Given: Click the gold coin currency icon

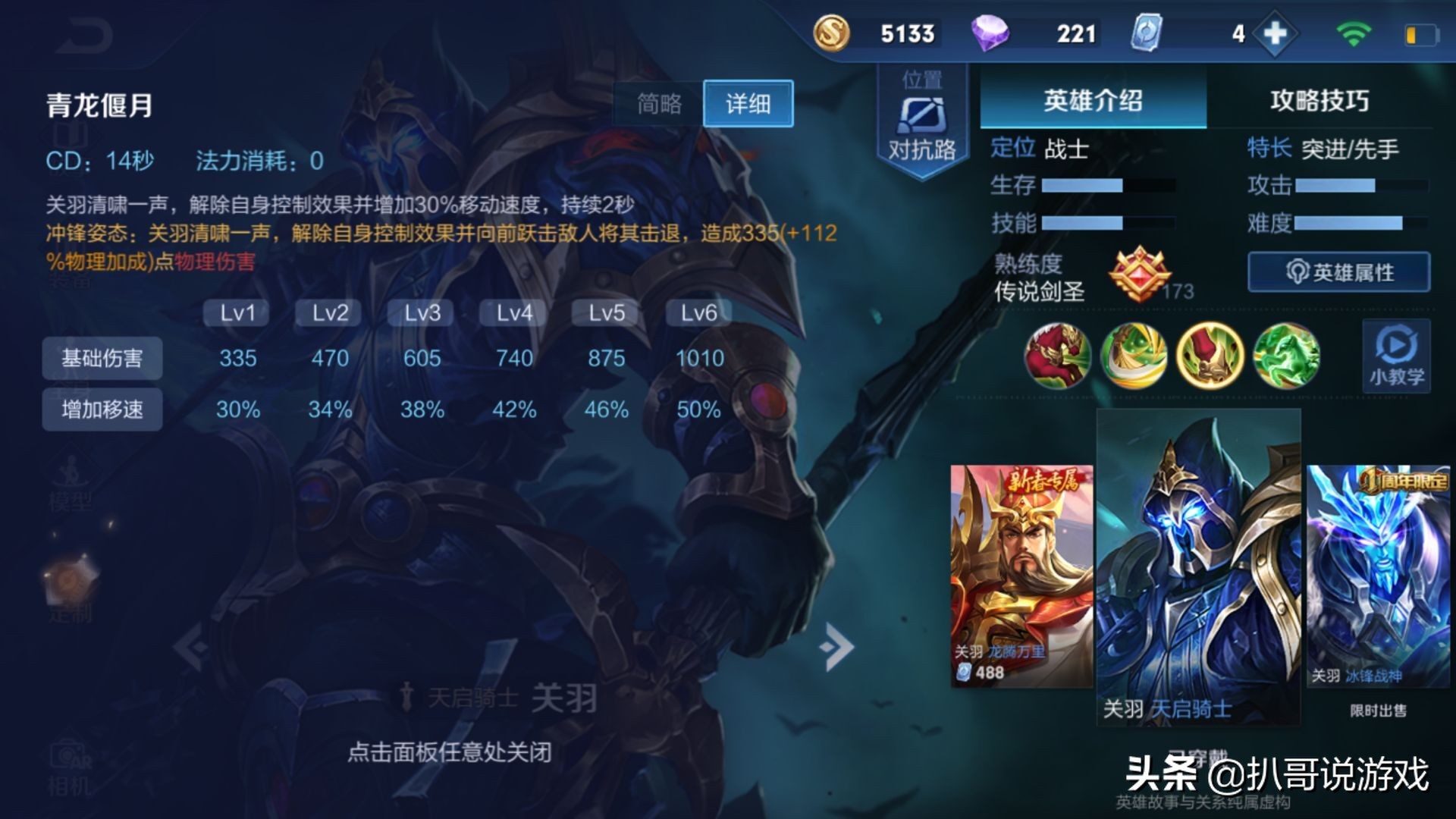Looking at the screenshot, I should coord(832,33).
